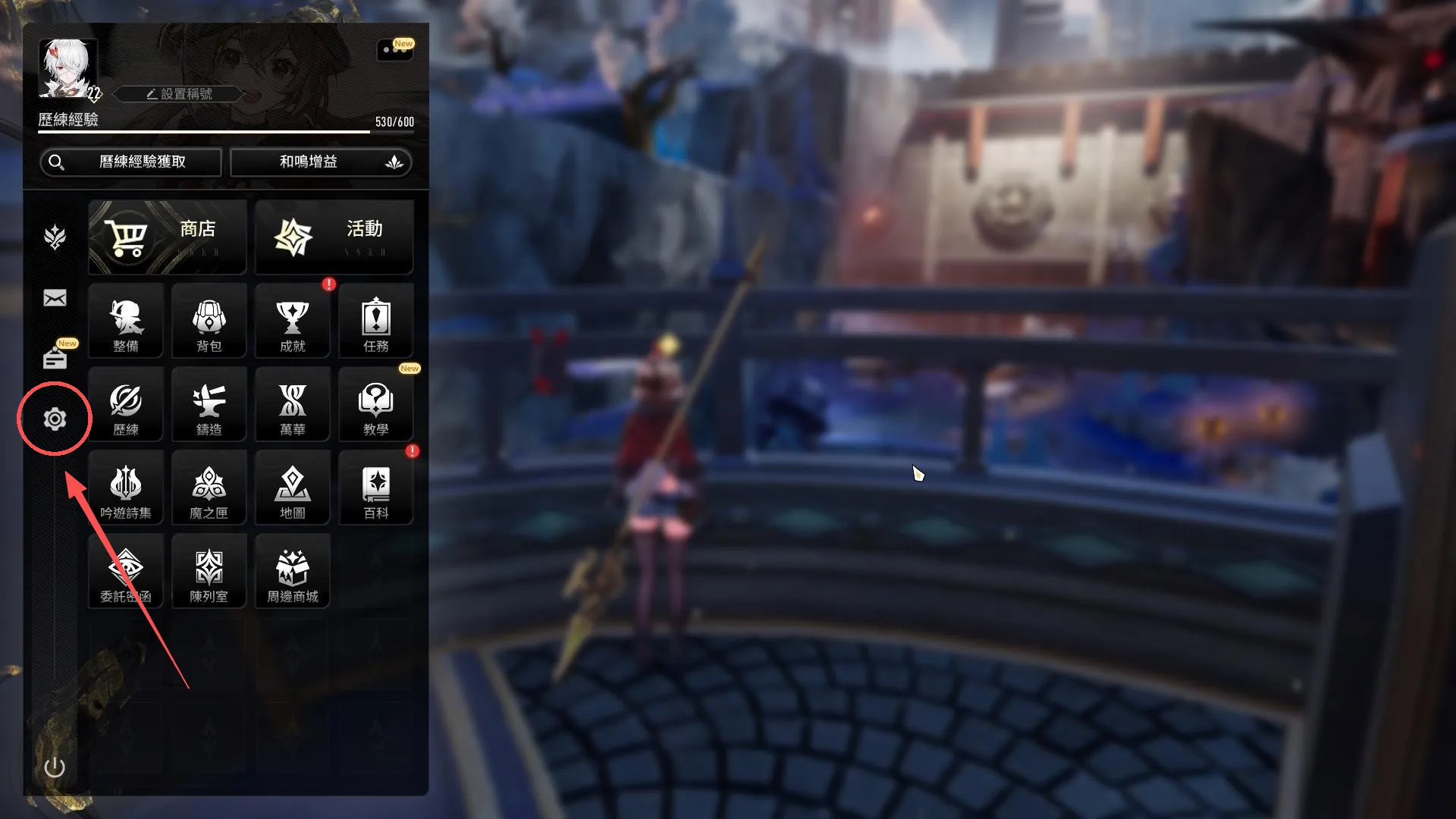Open the mail envelope icon
1456x819 pixels.
pyautogui.click(x=55, y=298)
